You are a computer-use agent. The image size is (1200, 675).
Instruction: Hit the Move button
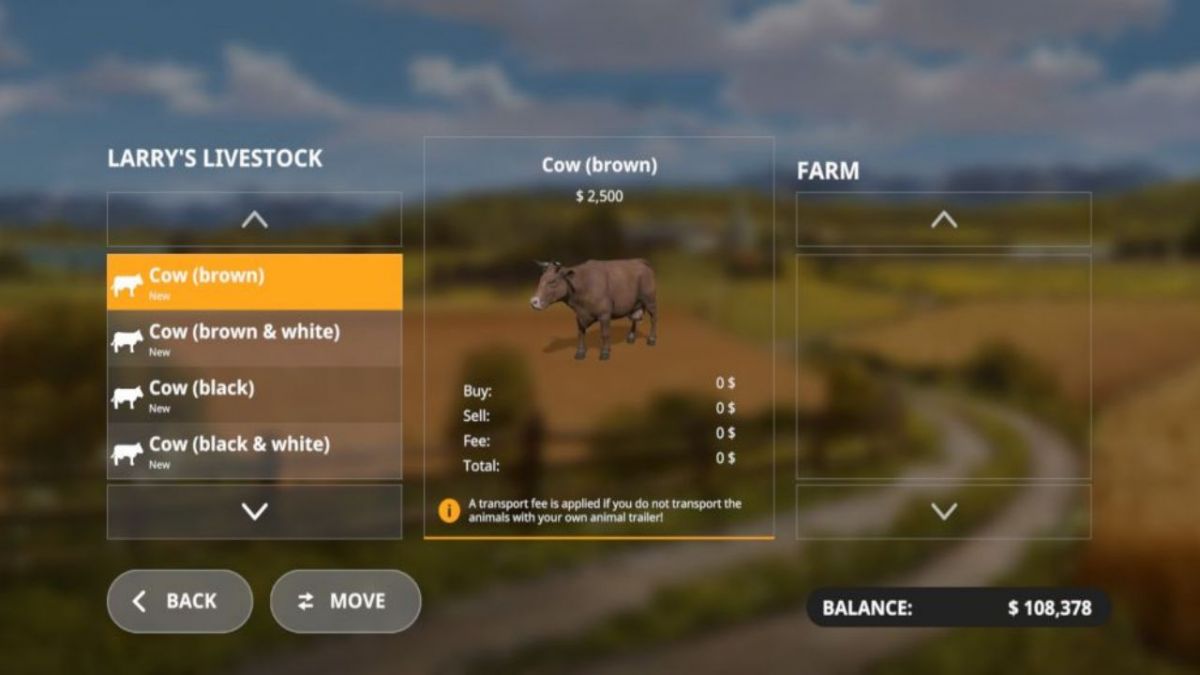(345, 601)
